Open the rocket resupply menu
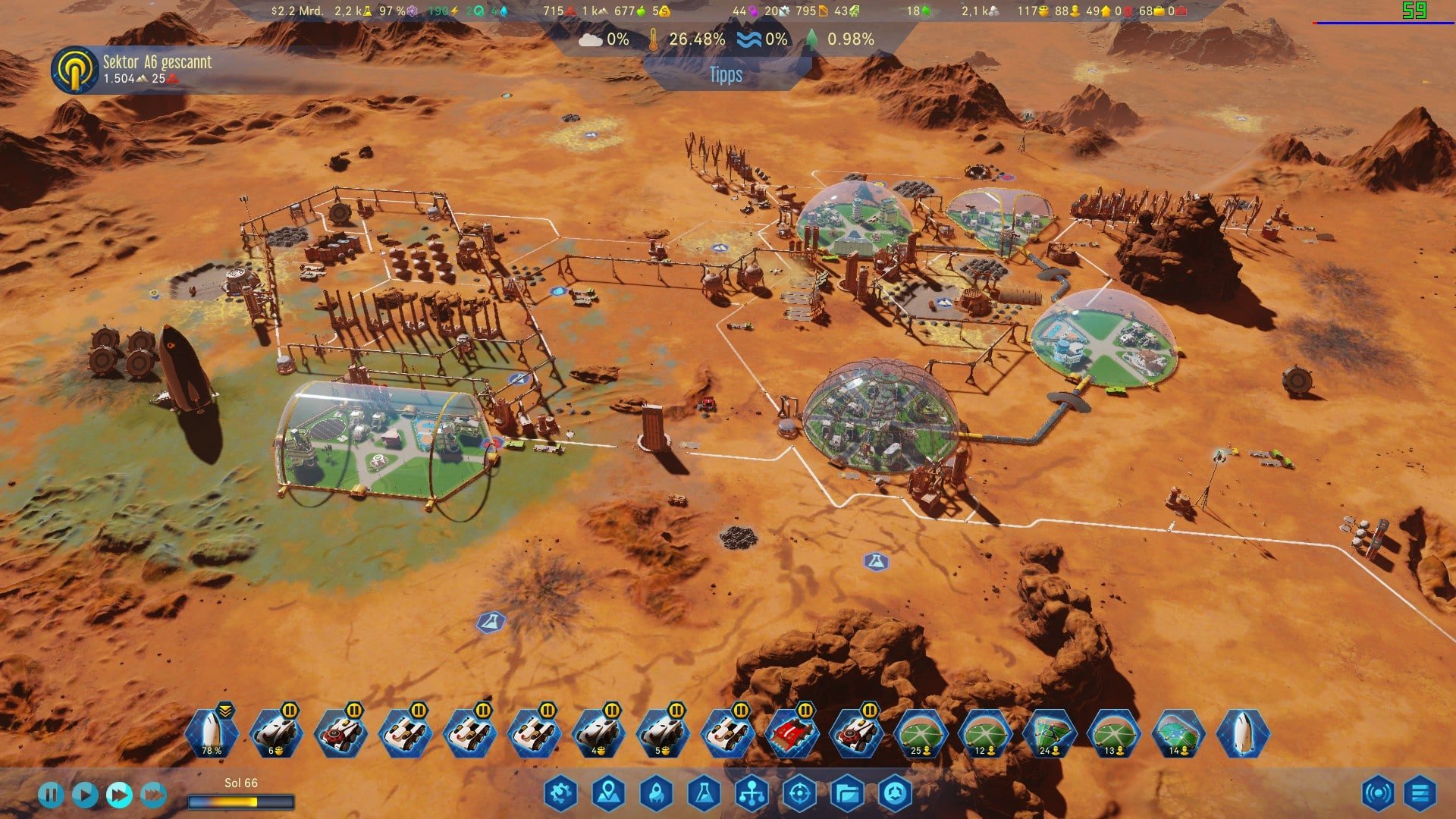 656,793
